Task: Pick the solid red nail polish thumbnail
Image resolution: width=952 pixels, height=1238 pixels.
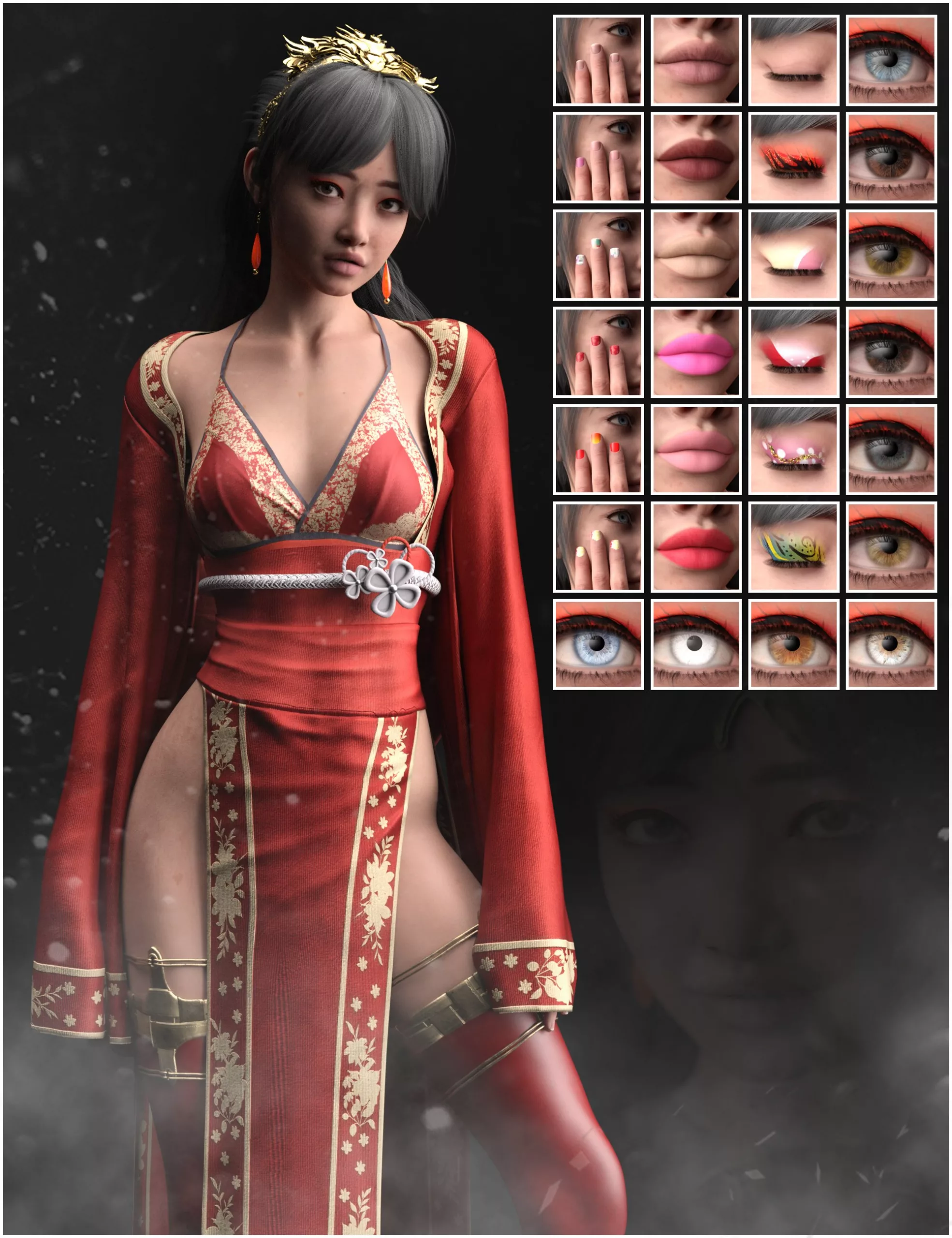Action: click(598, 352)
